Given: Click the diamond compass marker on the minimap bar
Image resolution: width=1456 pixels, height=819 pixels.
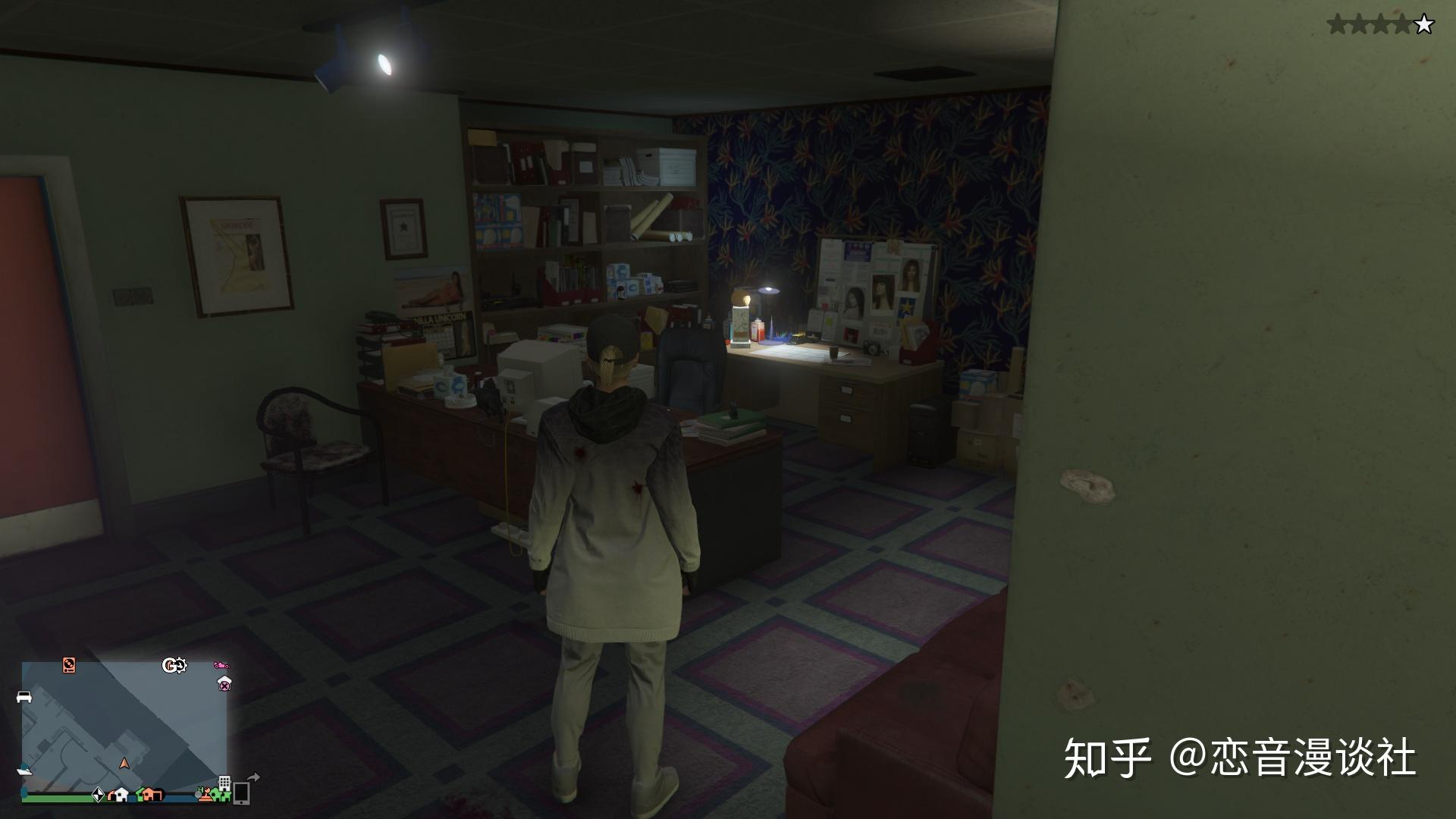Looking at the screenshot, I should pyautogui.click(x=99, y=795).
